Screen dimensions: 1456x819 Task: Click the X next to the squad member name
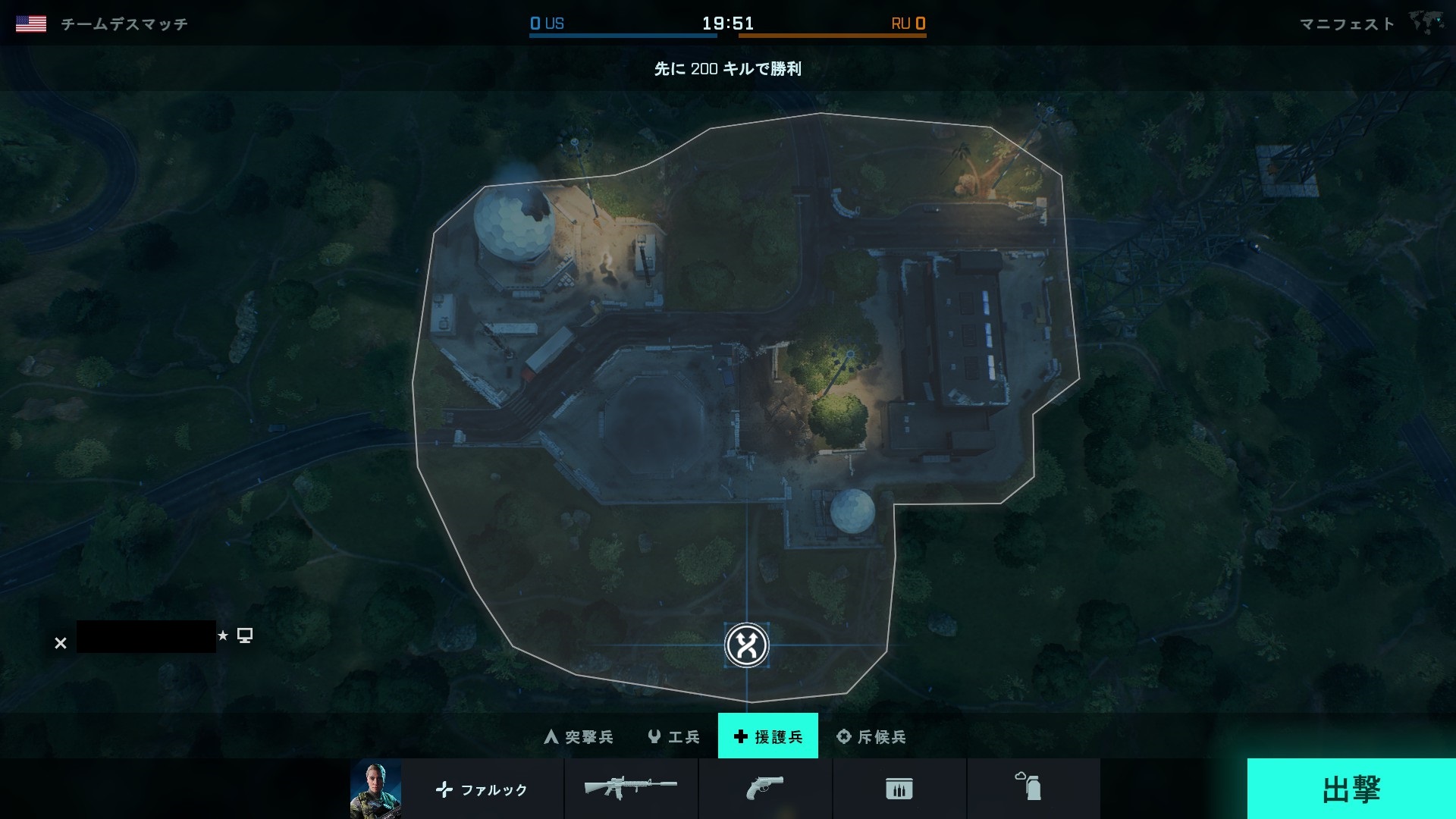tap(61, 643)
